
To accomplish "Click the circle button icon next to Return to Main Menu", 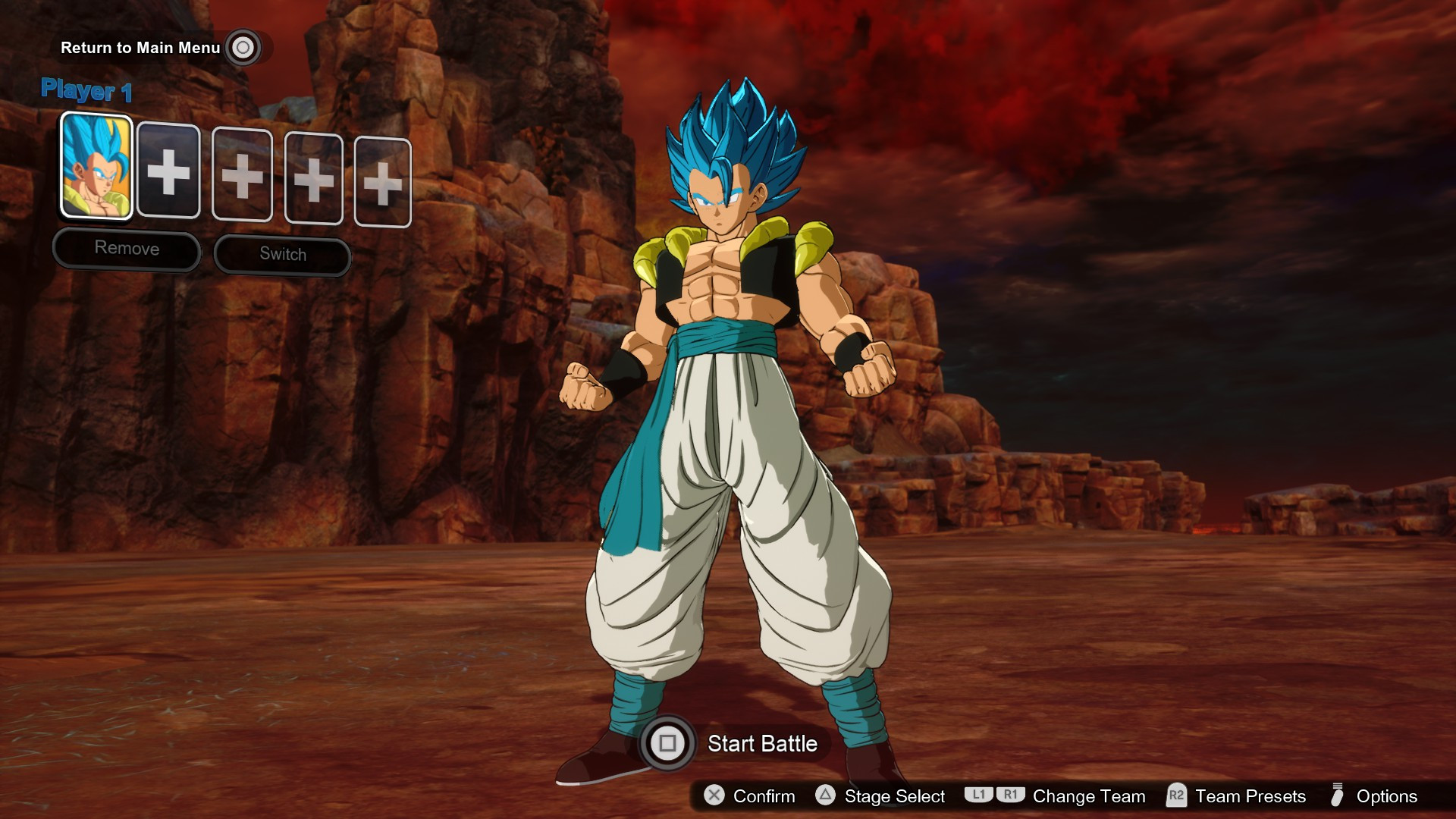I will pyautogui.click(x=243, y=48).
